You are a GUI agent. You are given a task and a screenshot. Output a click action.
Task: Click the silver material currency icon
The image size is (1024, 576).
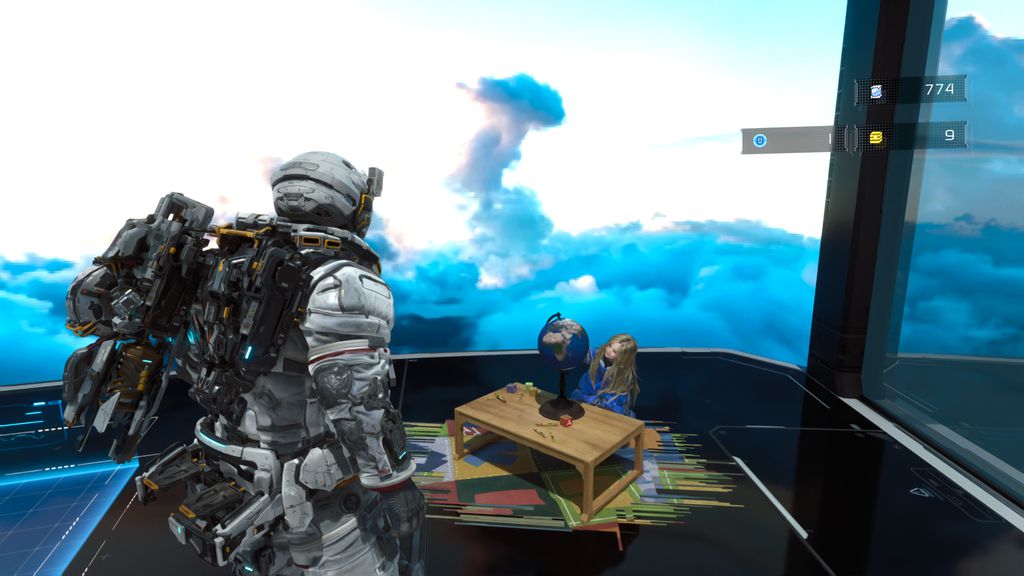tap(876, 91)
